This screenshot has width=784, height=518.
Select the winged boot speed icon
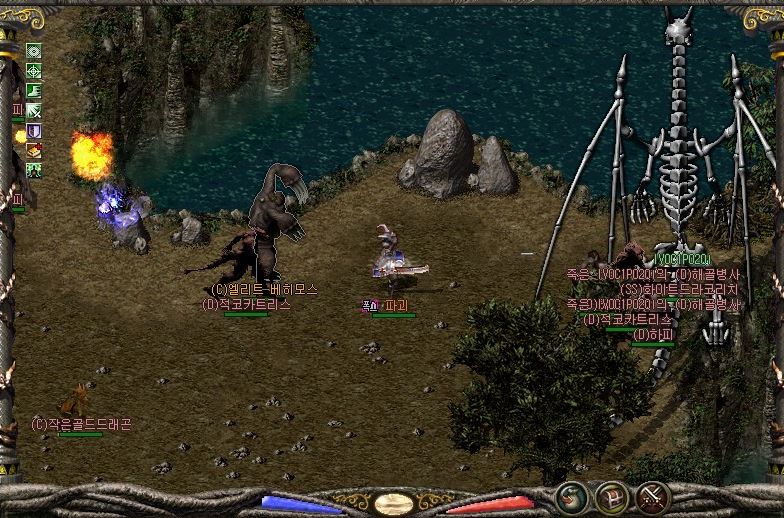click(34, 91)
